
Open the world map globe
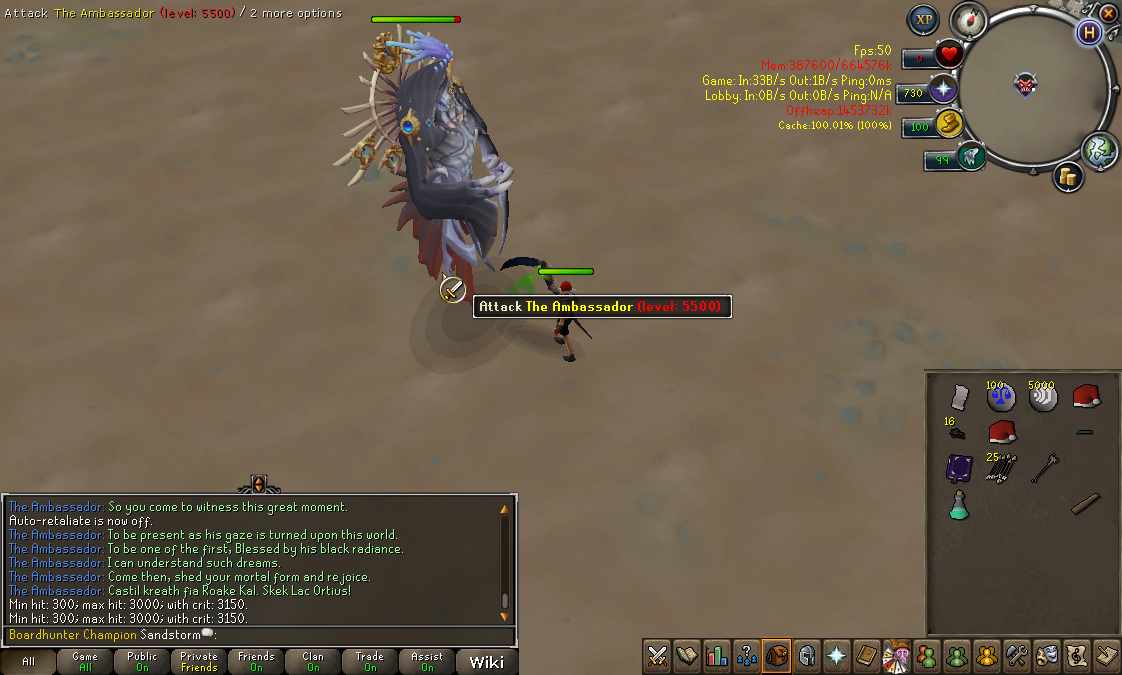tap(1099, 149)
